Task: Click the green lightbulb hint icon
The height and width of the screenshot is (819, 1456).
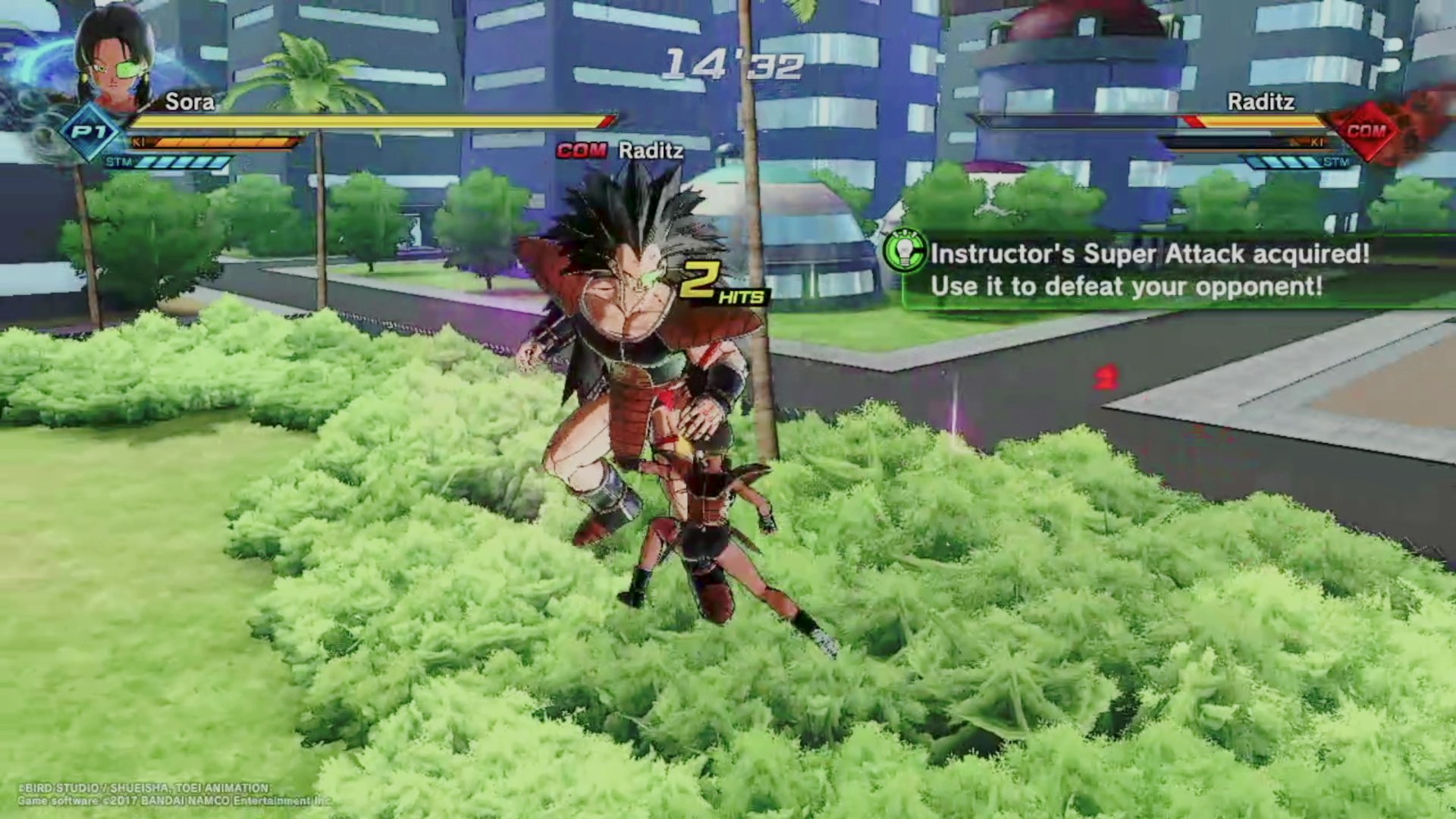Action: (905, 251)
